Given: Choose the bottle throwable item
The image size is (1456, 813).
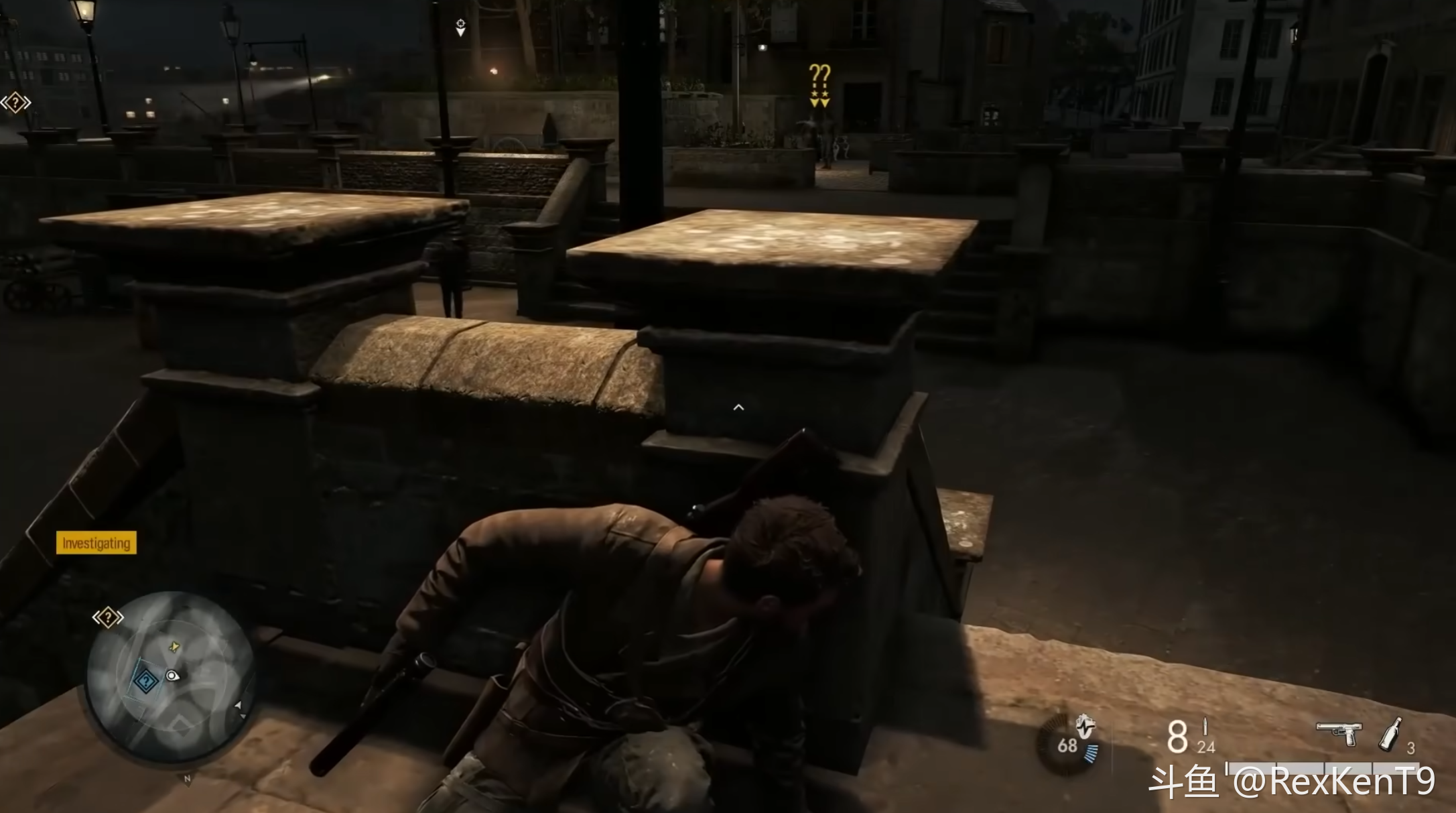Looking at the screenshot, I should tap(1391, 734).
